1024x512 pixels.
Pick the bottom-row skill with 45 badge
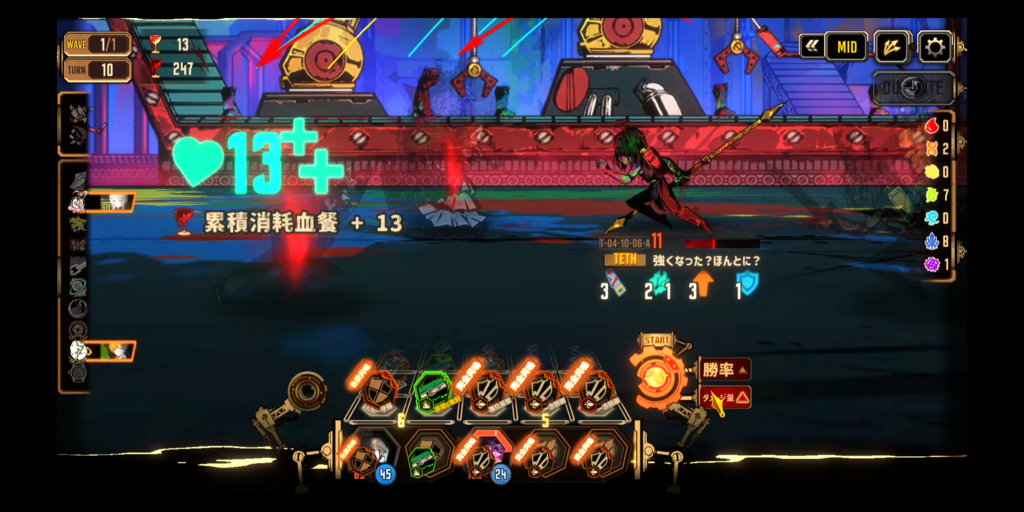tap(367, 456)
